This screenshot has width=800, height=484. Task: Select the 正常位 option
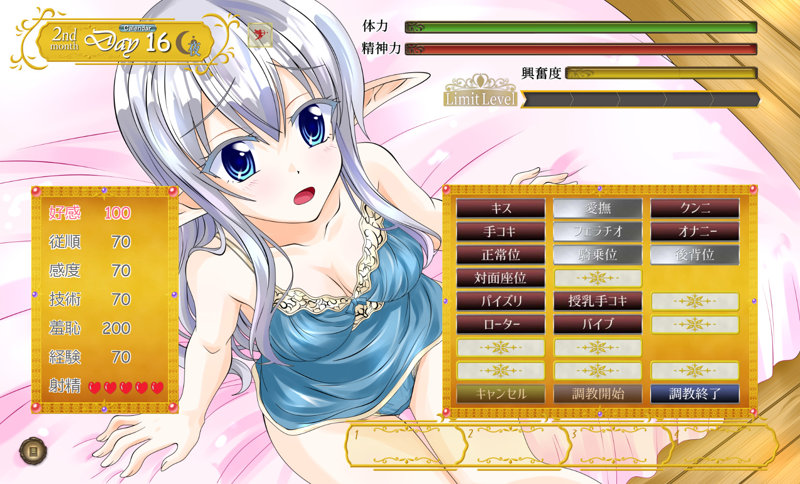tap(501, 254)
